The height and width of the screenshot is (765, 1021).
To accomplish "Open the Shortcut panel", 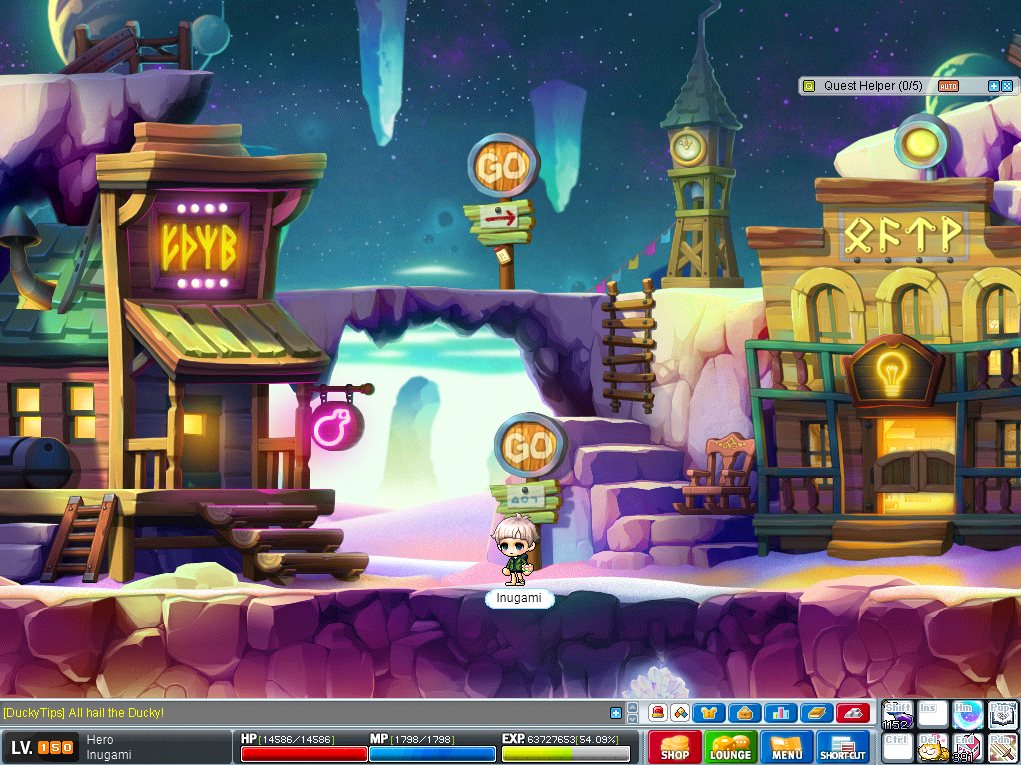I will 843,747.
